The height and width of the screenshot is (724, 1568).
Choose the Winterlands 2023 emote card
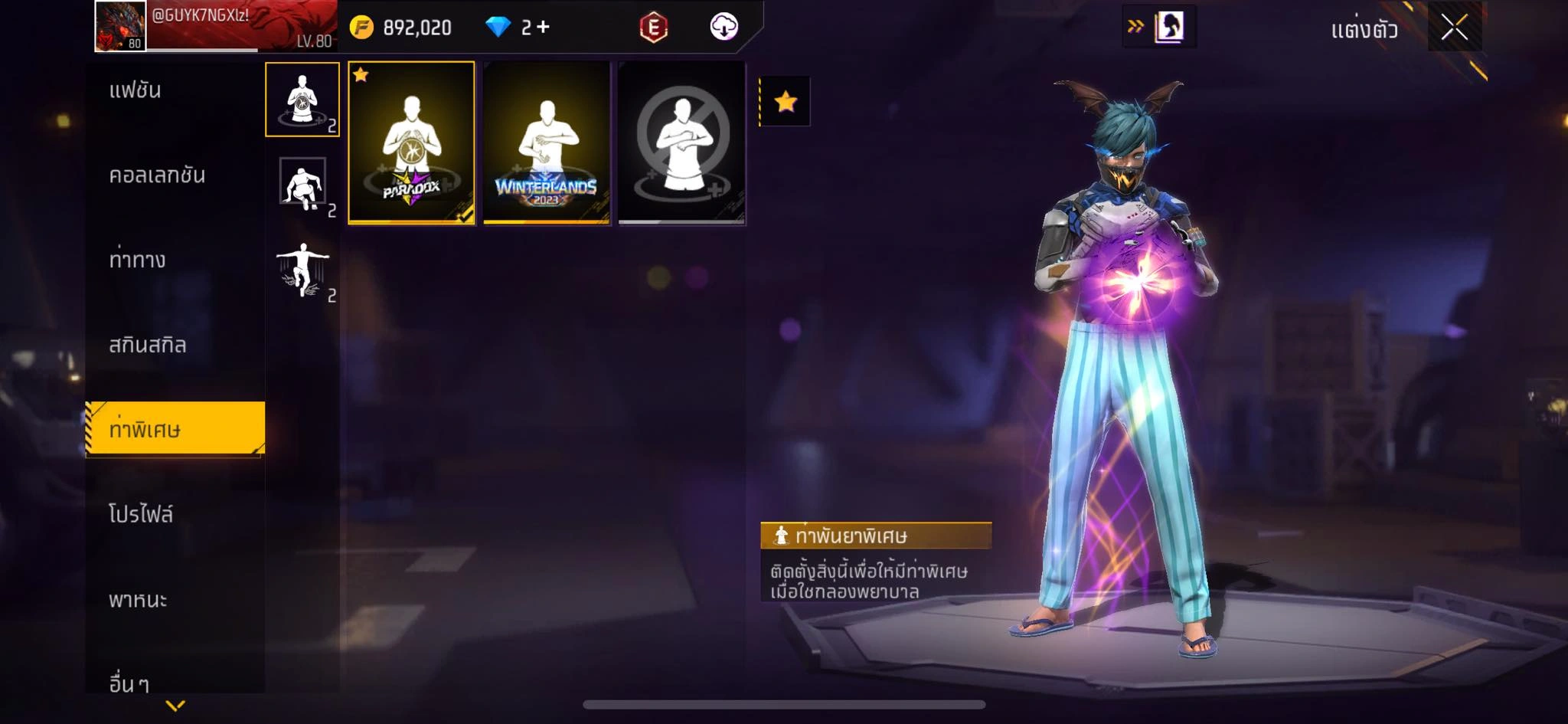click(547, 143)
